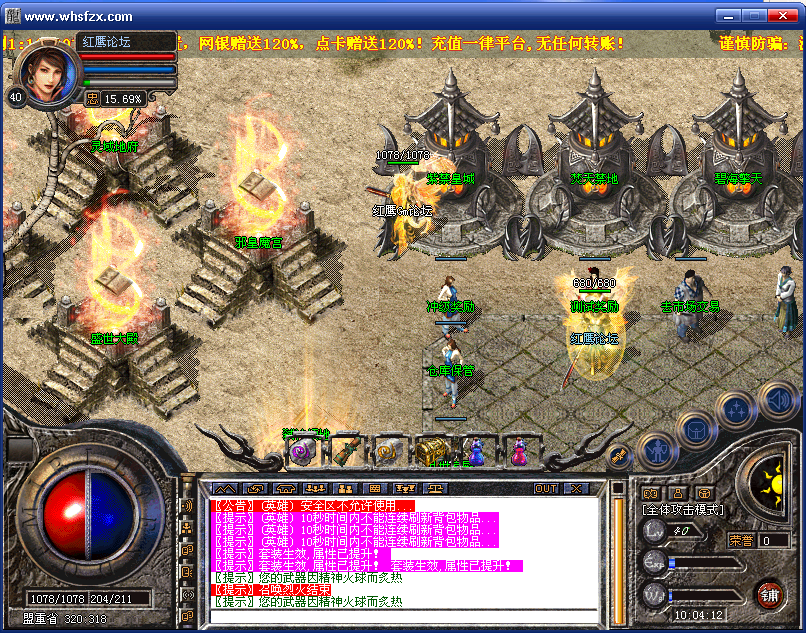Click the OUT button above chat
The width and height of the screenshot is (806, 633).
(546, 488)
